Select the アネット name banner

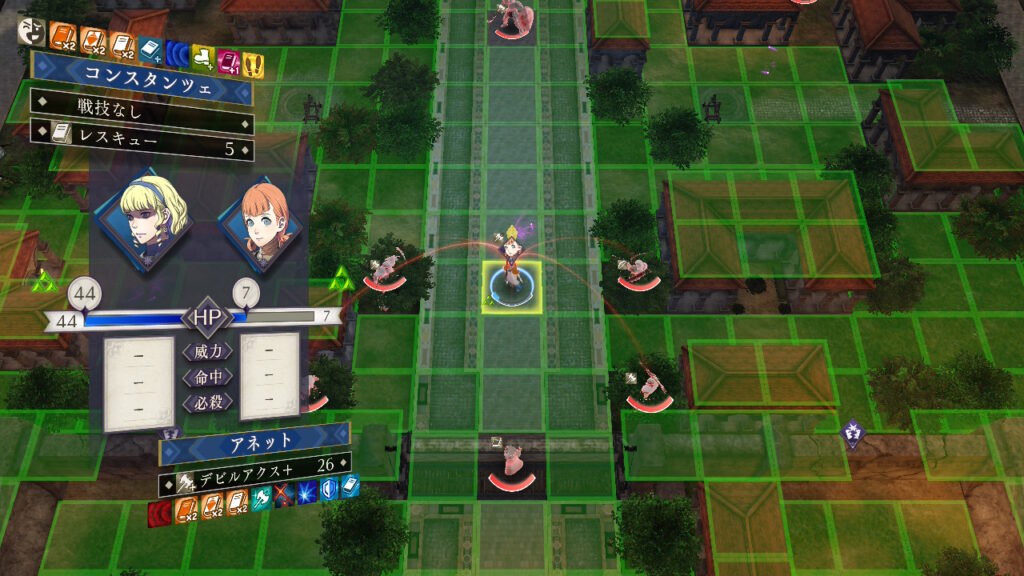[x=254, y=440]
